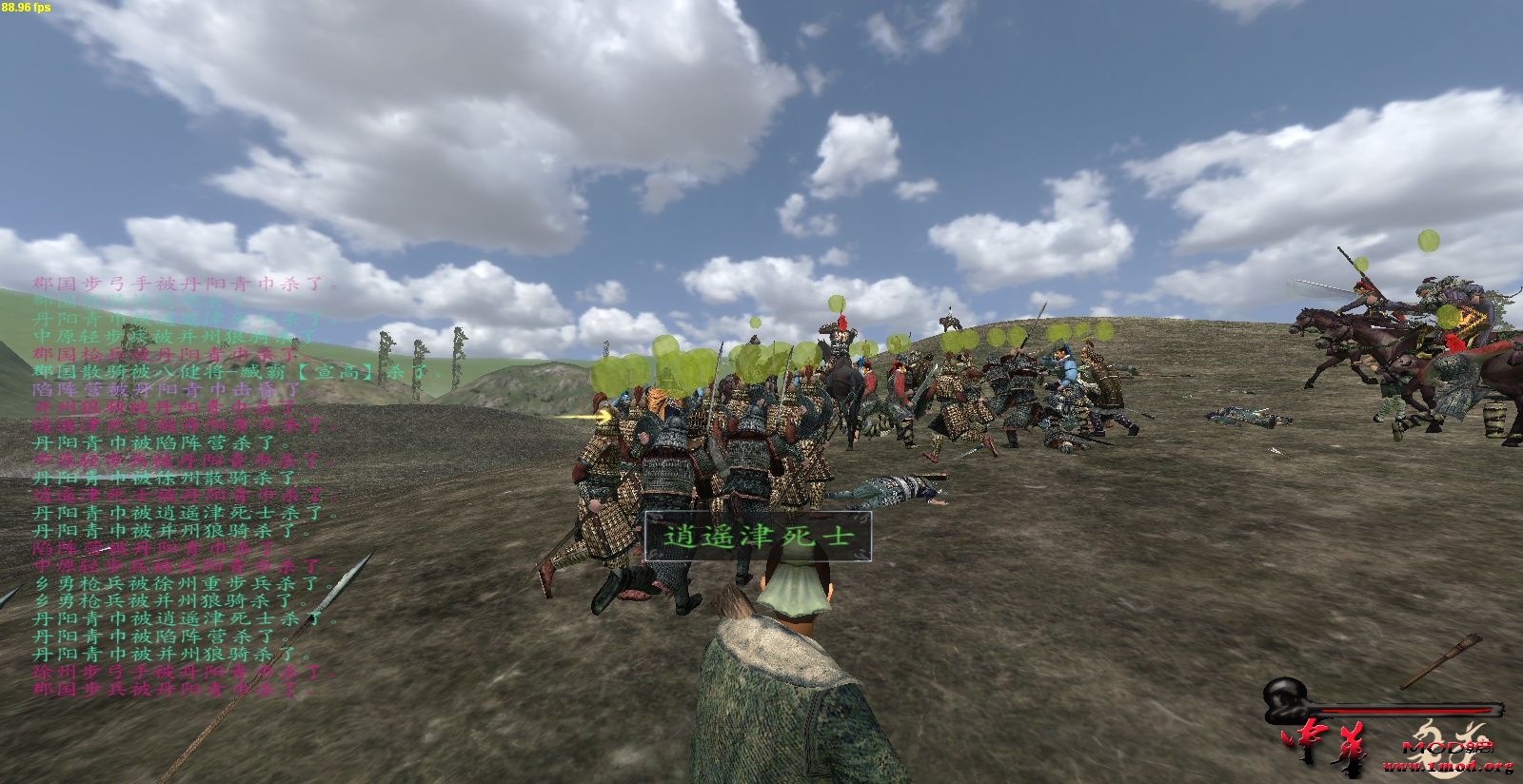1523x784 pixels.
Task: Click the 88.96 fps counter display
Action: tap(24, 8)
